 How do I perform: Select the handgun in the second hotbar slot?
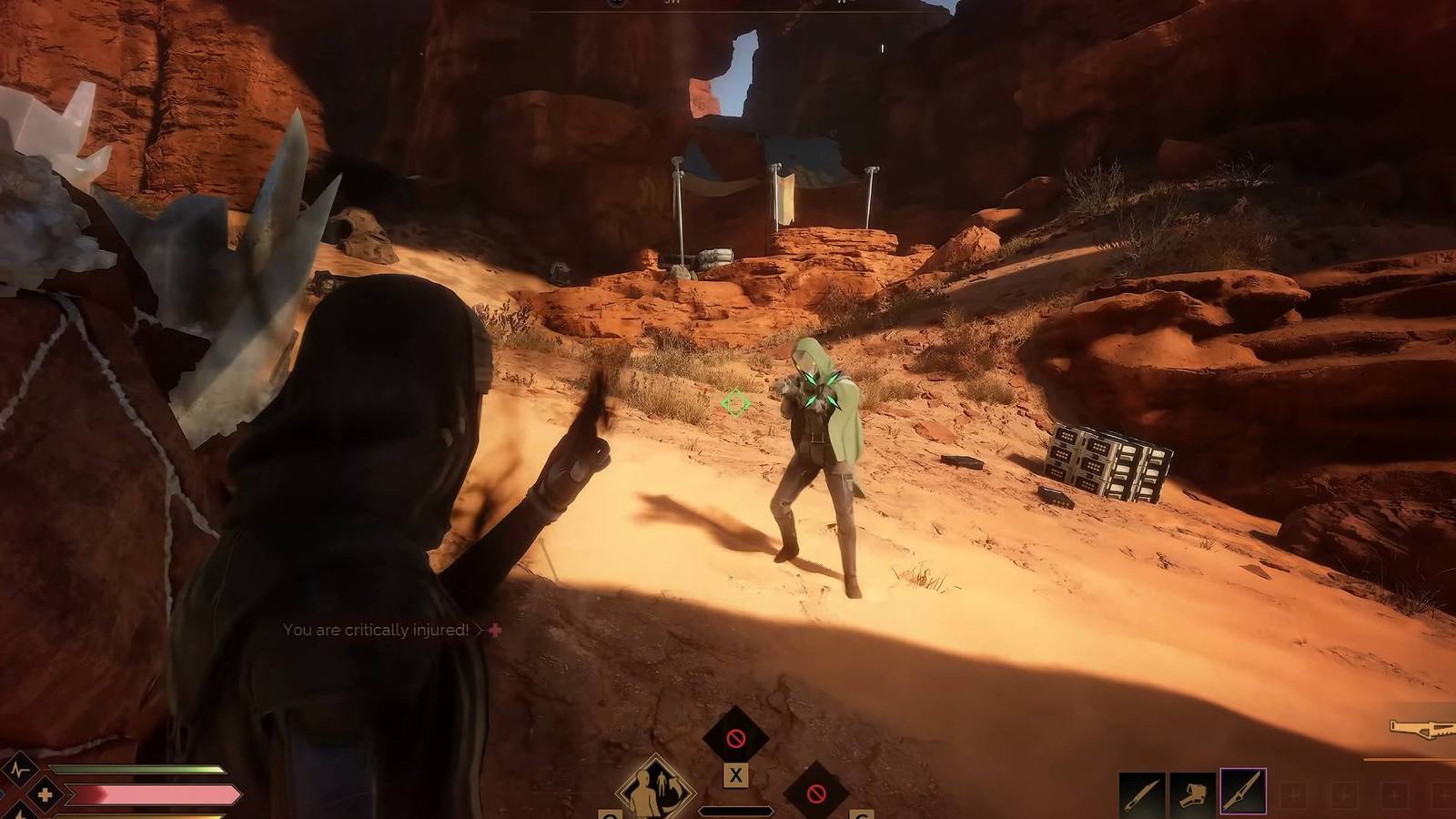click(x=1192, y=794)
